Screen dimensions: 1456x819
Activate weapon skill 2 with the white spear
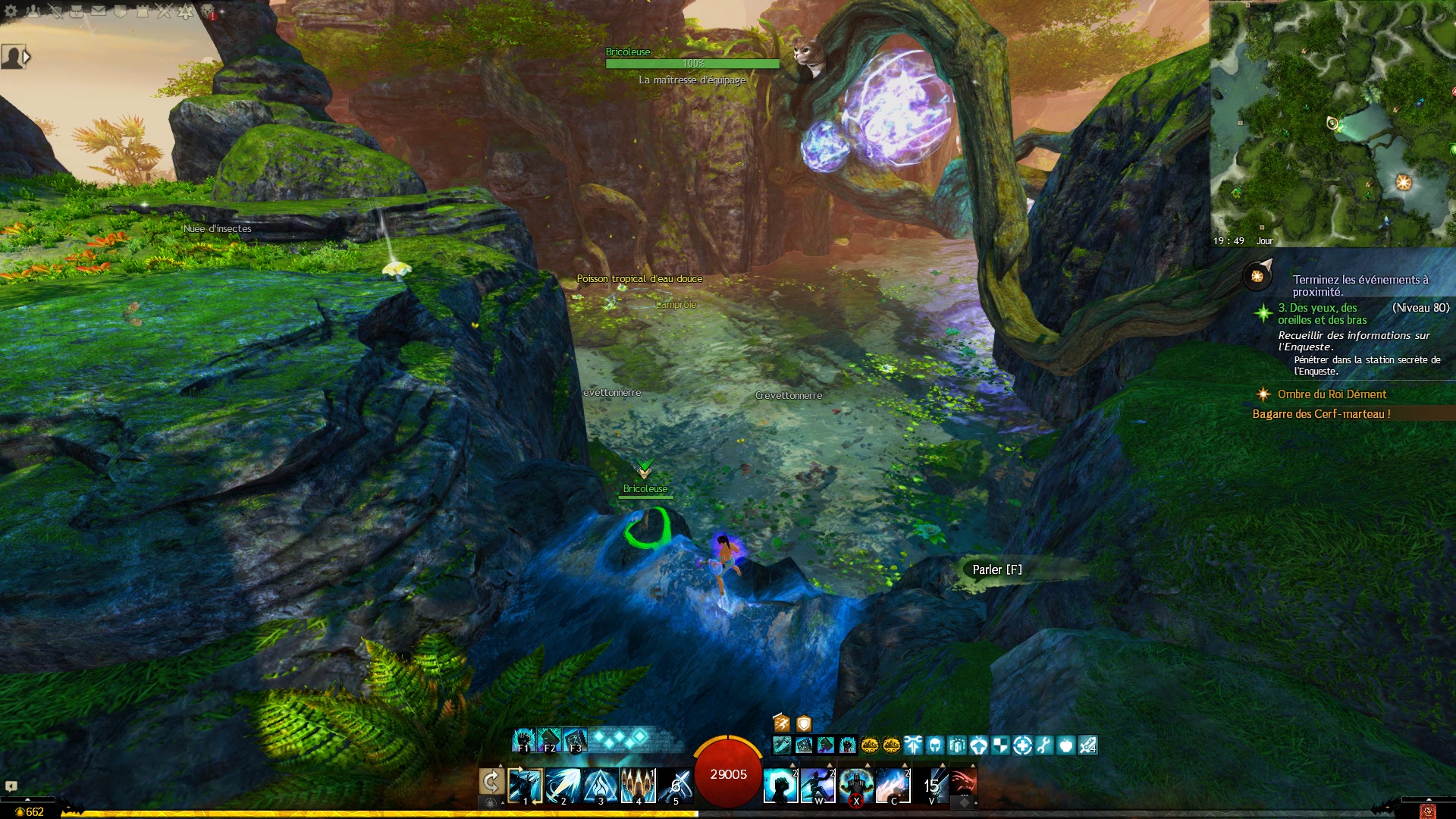(x=563, y=785)
